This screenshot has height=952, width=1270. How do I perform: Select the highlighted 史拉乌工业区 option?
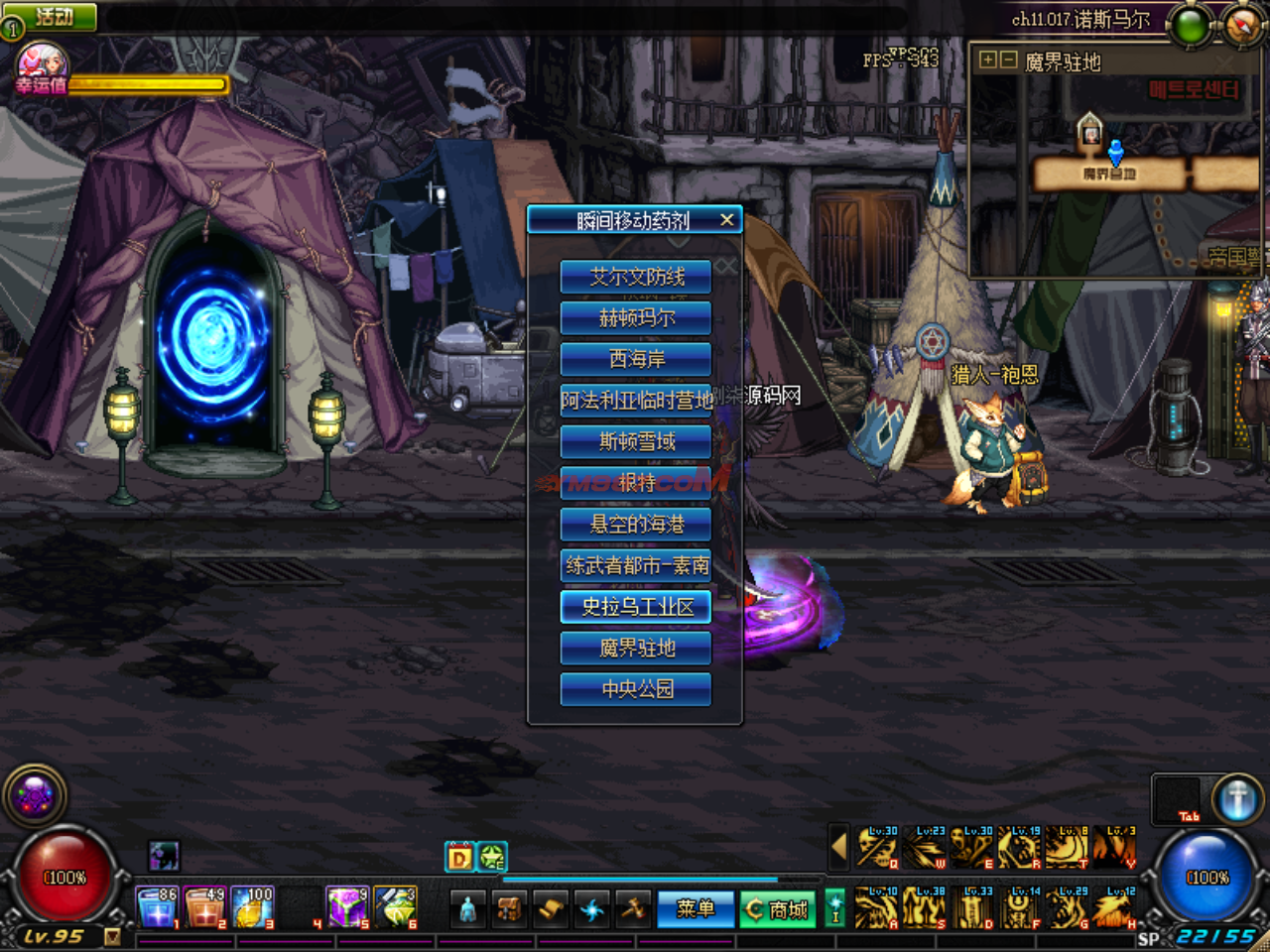point(636,607)
